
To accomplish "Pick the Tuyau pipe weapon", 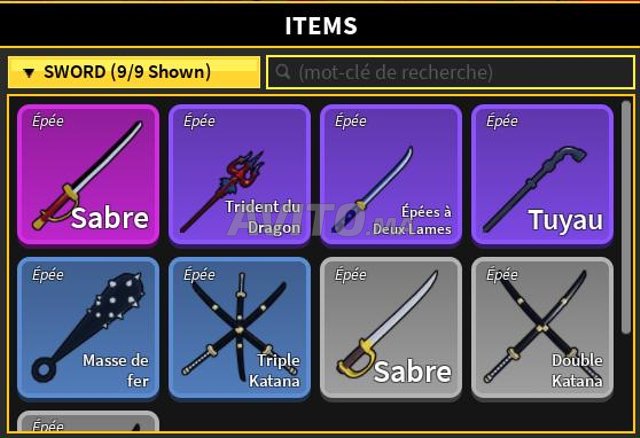I will click(x=542, y=174).
